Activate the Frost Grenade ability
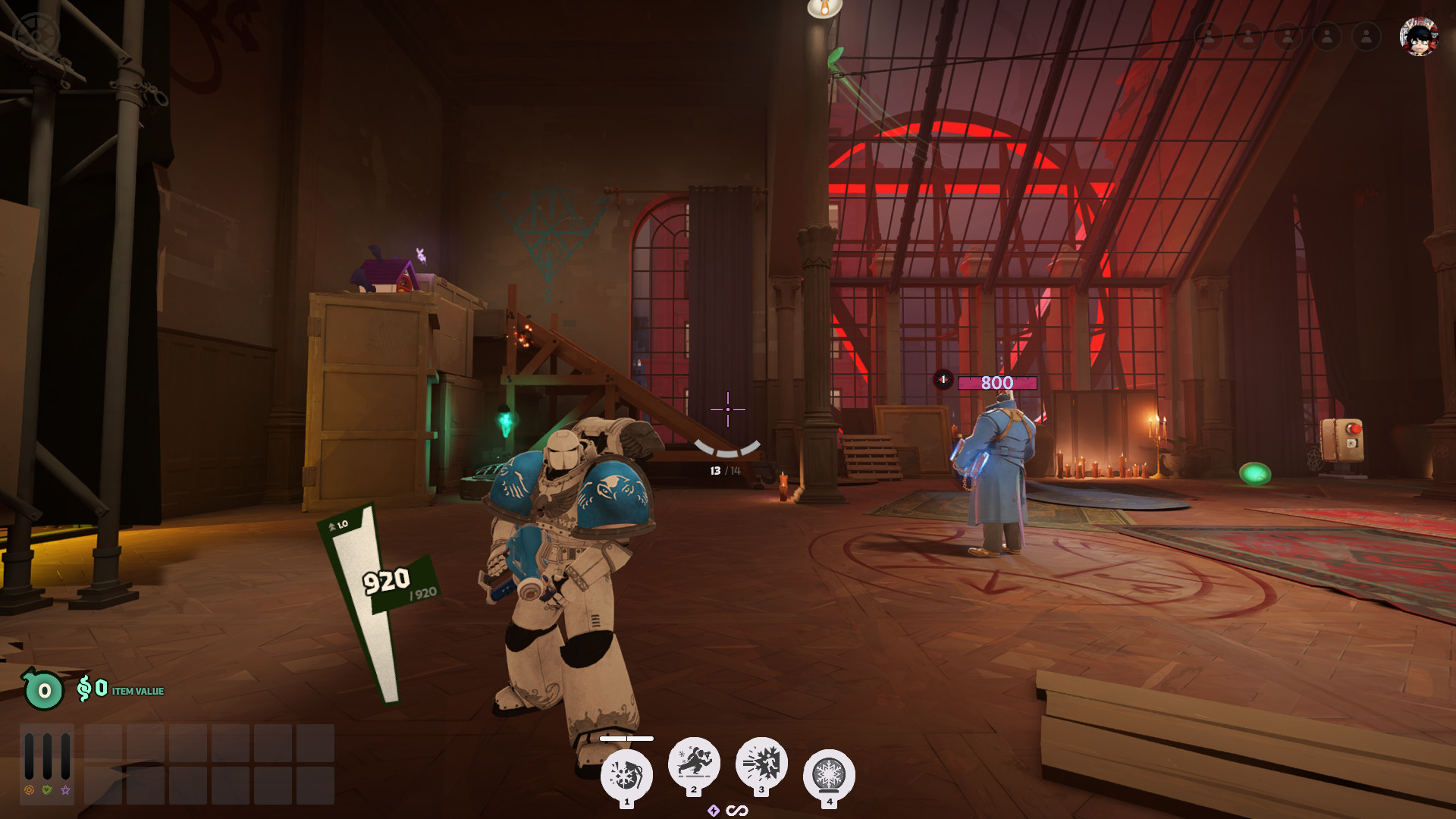 626,775
